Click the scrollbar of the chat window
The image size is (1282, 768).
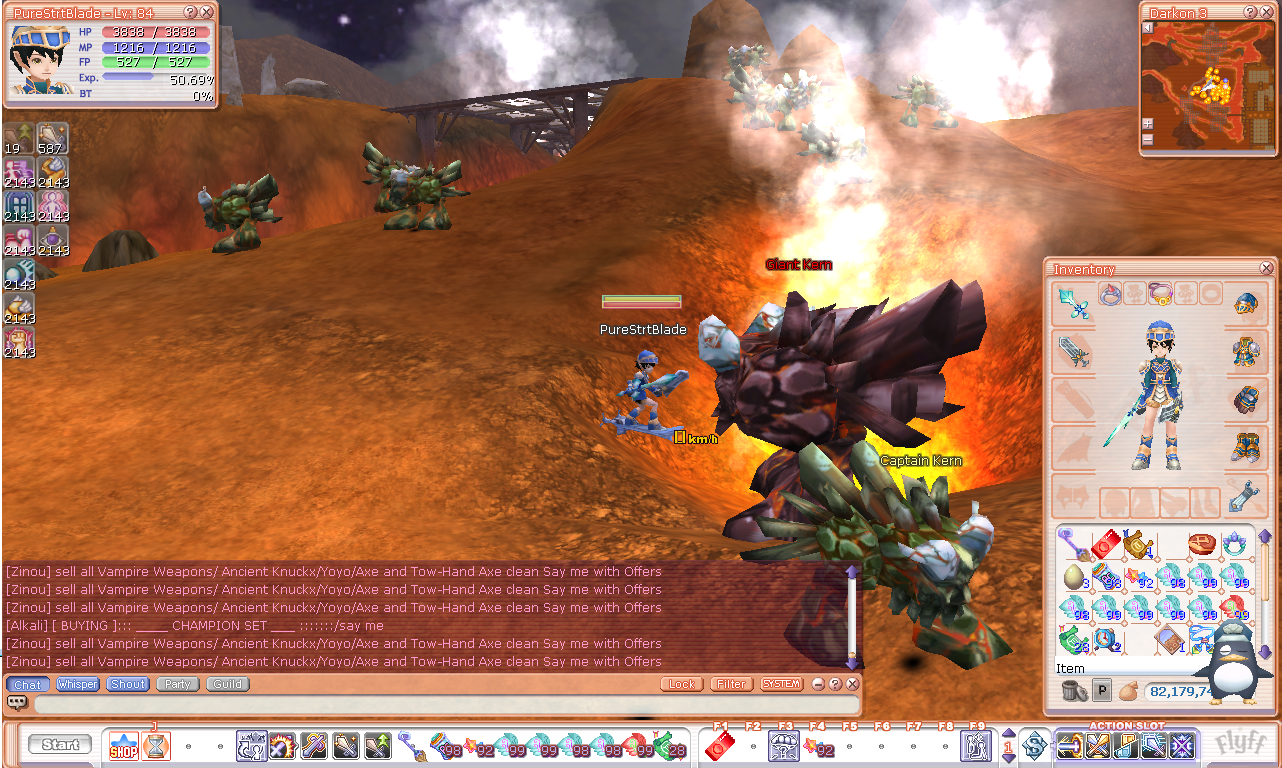851,615
